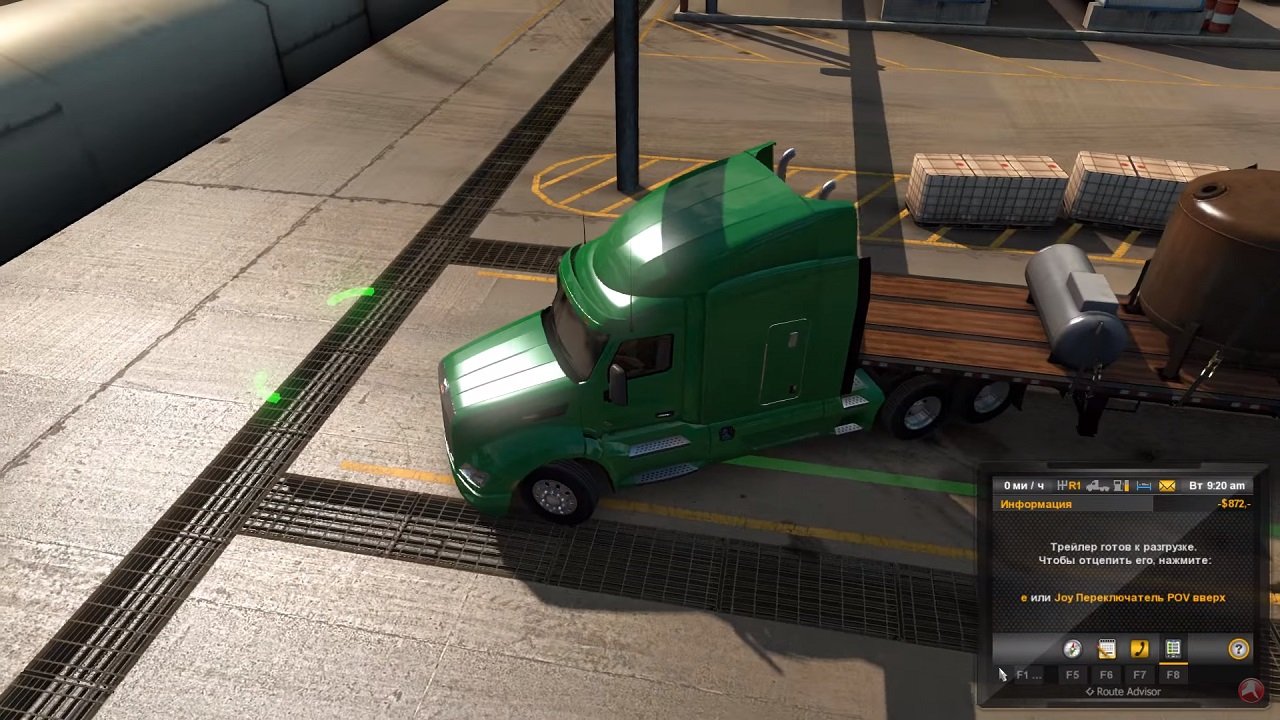Open the mail envelope messages icon
Image resolution: width=1280 pixels, height=720 pixels.
1167,485
